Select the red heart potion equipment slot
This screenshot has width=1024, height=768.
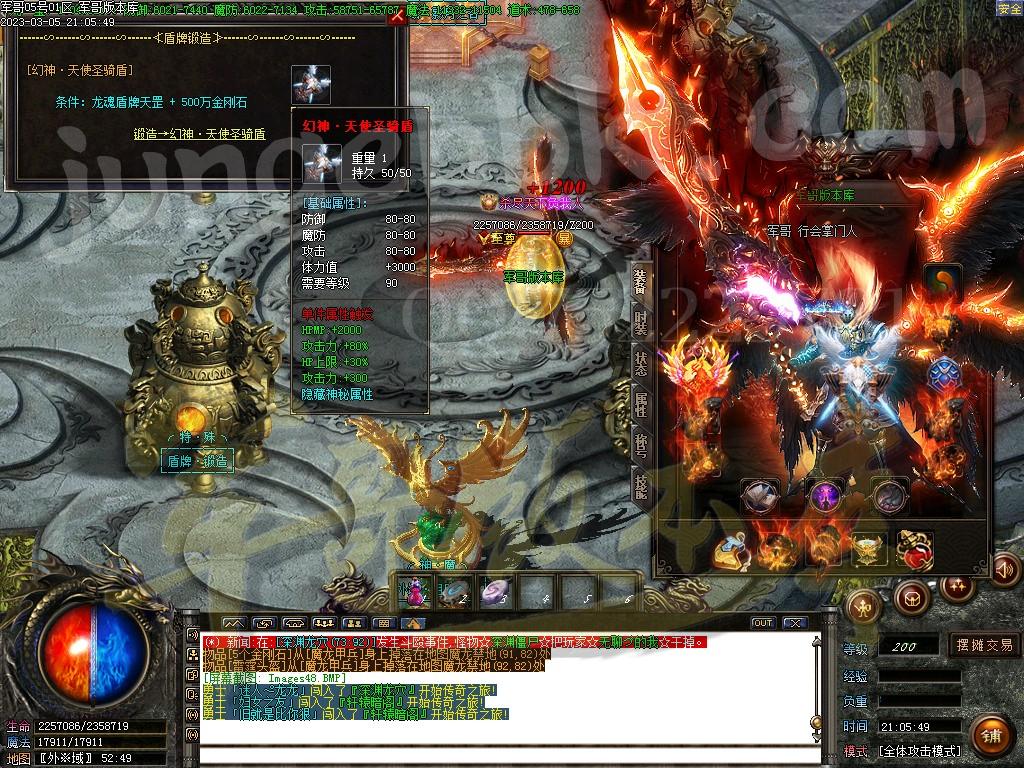click(x=914, y=549)
